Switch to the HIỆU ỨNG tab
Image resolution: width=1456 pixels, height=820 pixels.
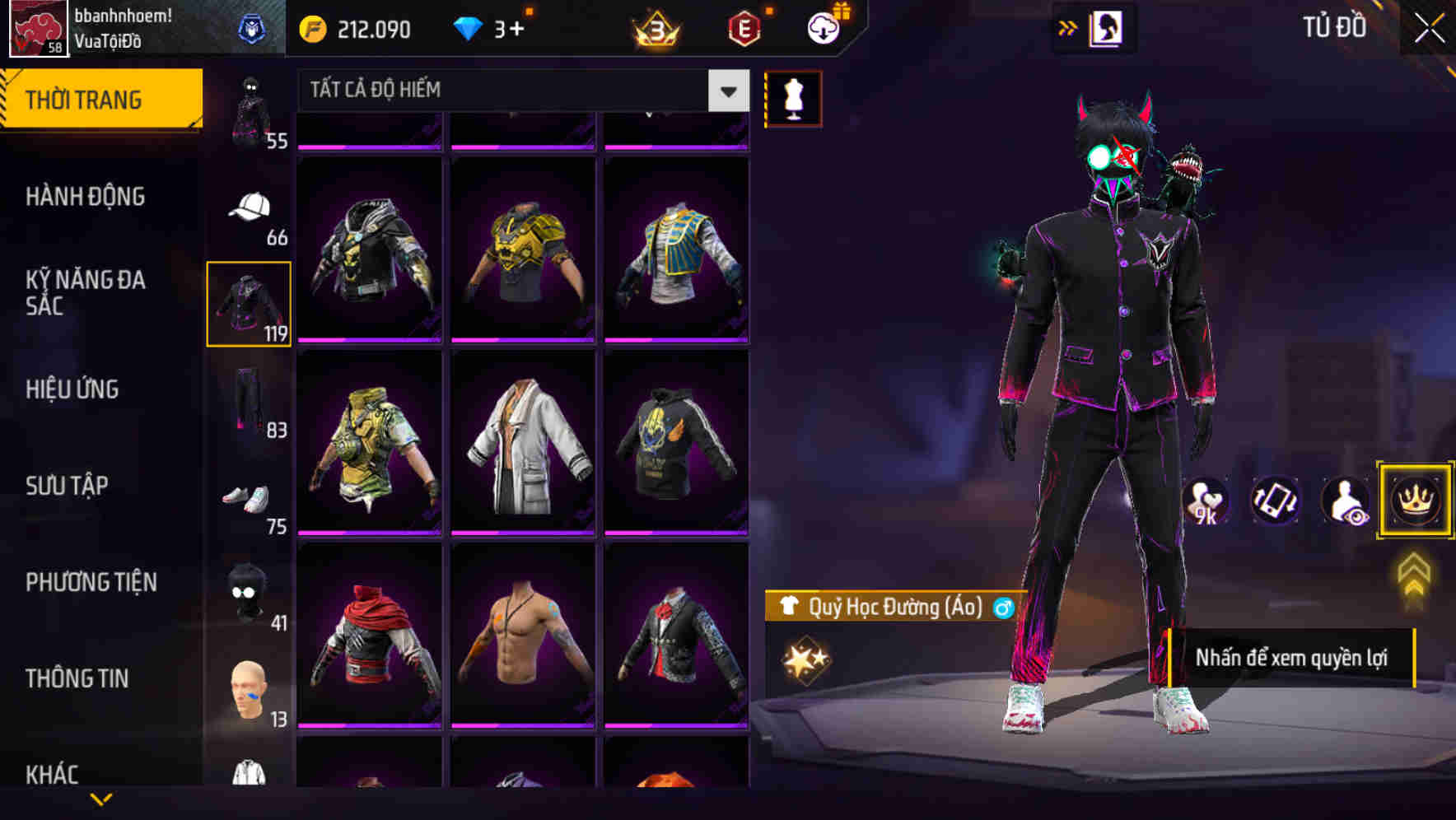point(74,389)
